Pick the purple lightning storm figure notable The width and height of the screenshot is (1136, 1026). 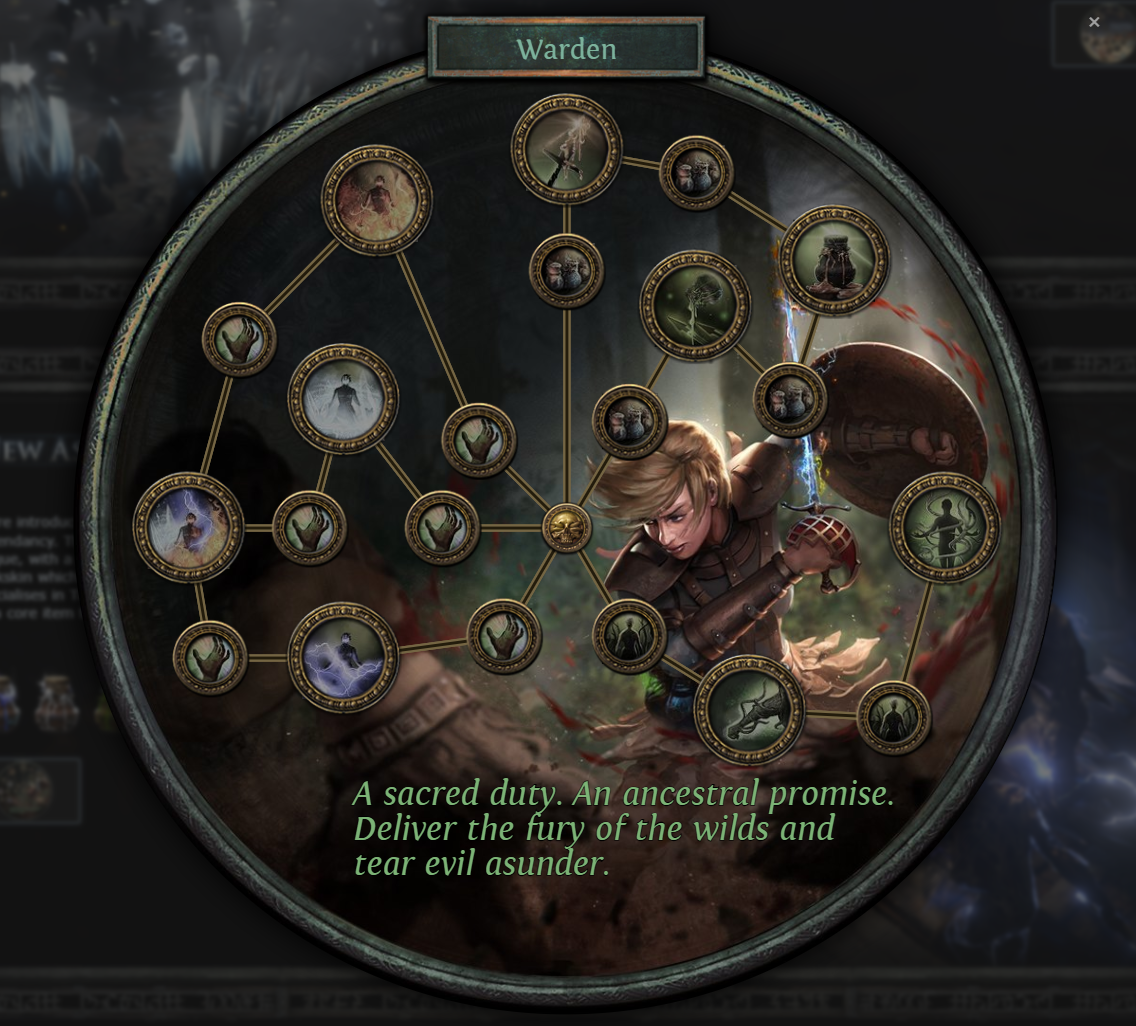click(343, 656)
